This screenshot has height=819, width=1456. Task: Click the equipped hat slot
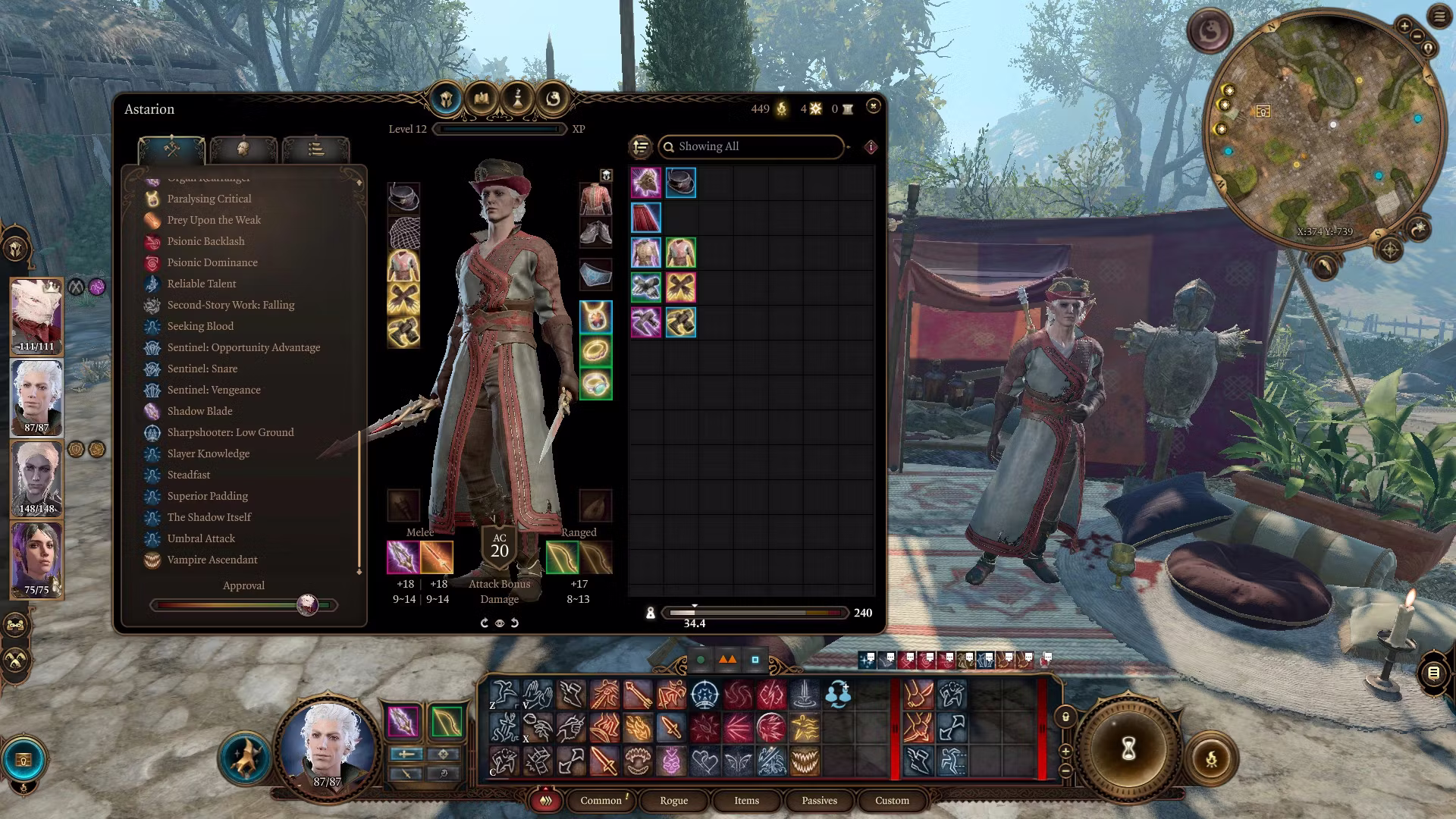(403, 198)
